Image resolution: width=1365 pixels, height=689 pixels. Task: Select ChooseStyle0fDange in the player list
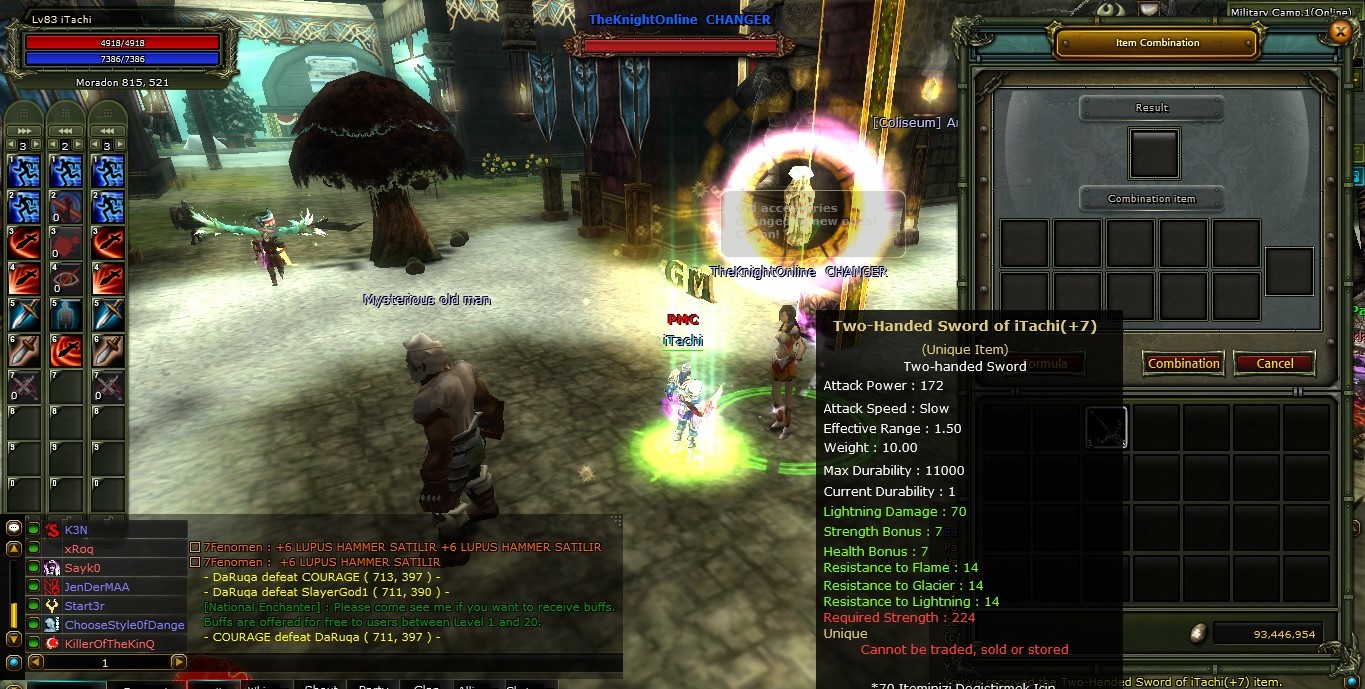click(124, 625)
